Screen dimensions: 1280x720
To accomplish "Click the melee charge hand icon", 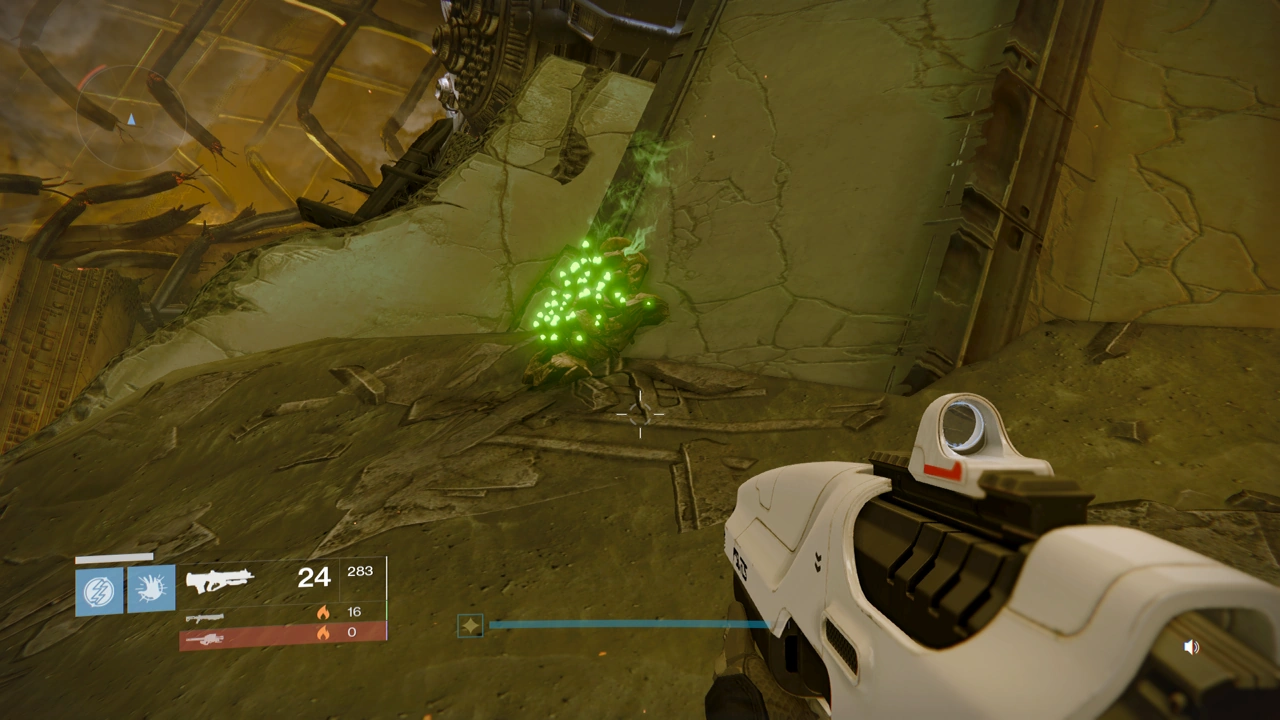I will pos(151,588).
